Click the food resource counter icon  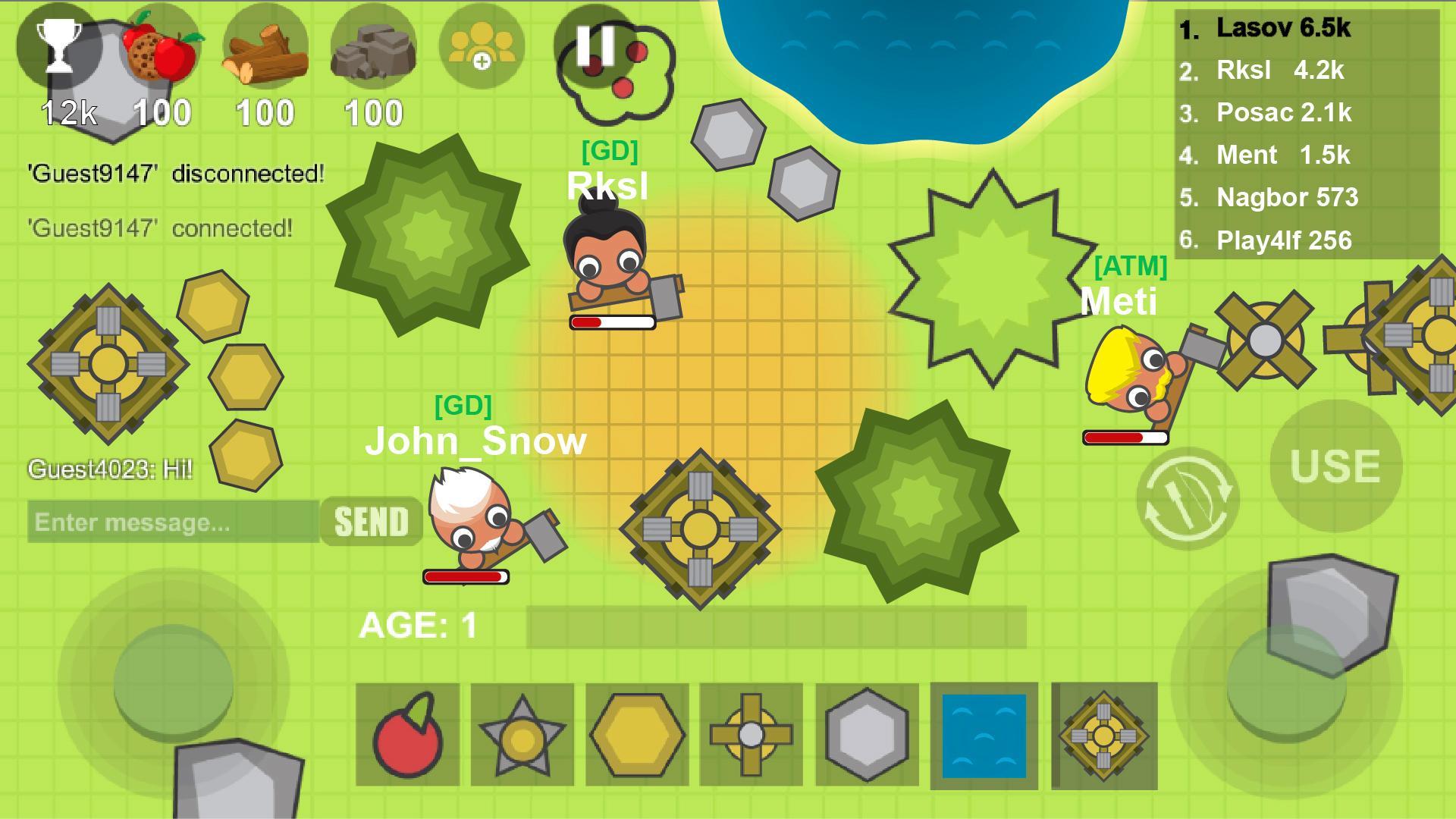pos(161,47)
